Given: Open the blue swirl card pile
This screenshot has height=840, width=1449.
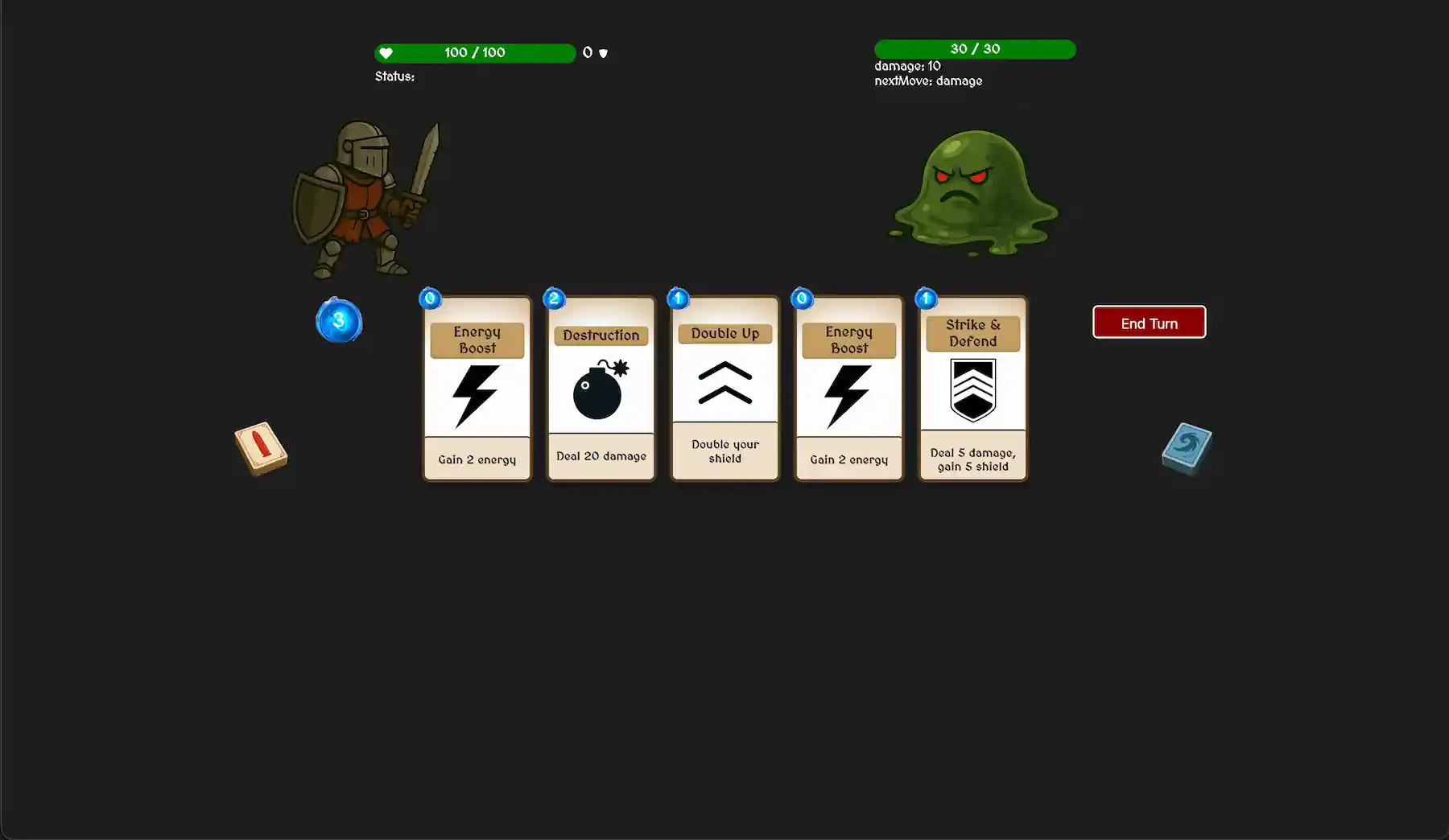Looking at the screenshot, I should pos(1187,448).
